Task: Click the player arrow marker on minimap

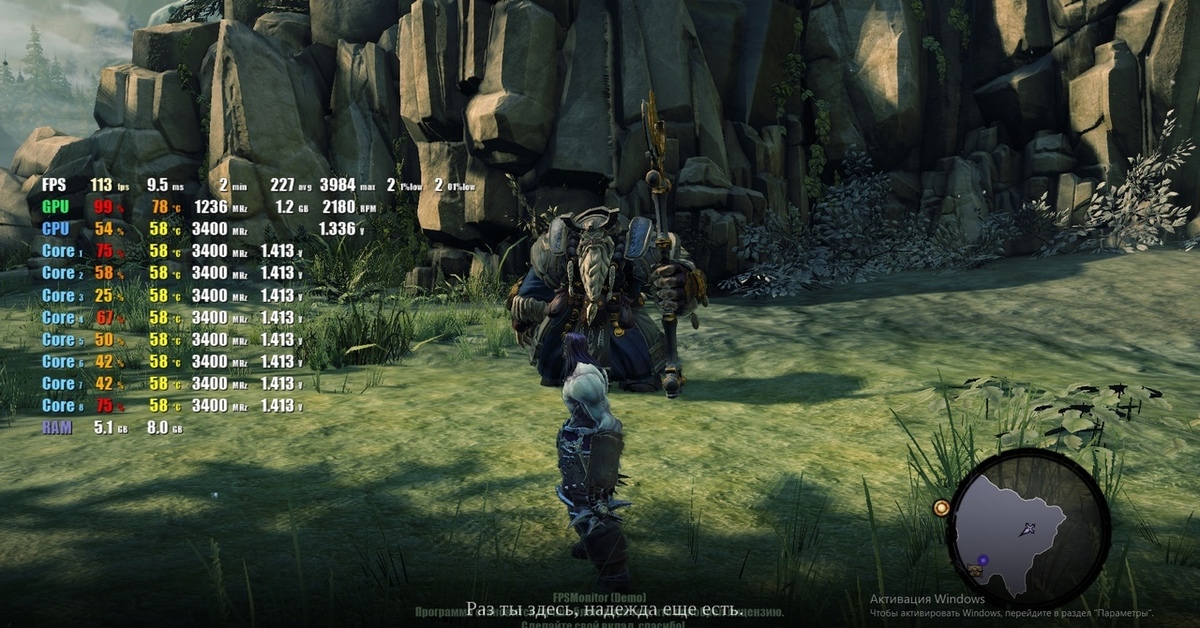Action: point(1027,529)
